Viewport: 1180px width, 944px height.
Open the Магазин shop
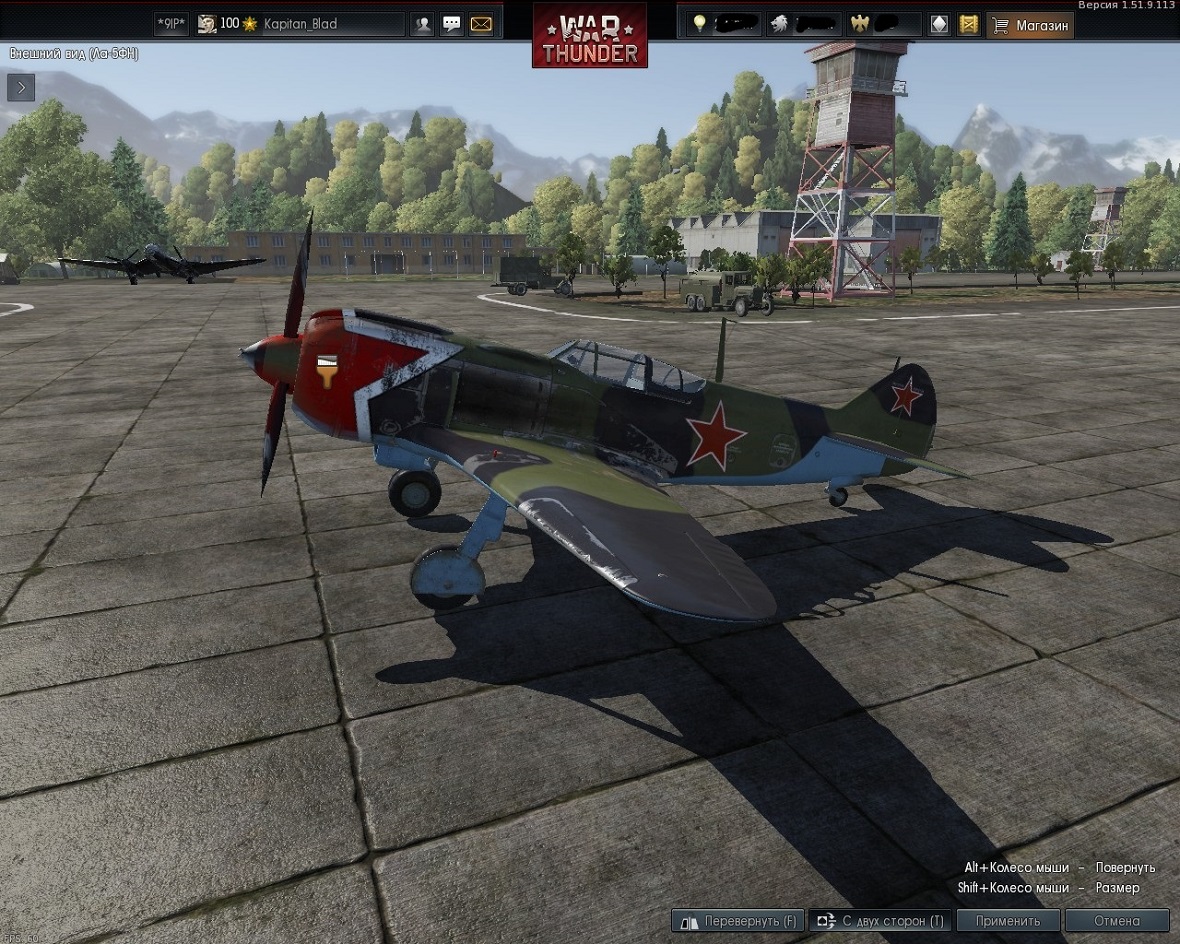(x=1030, y=24)
